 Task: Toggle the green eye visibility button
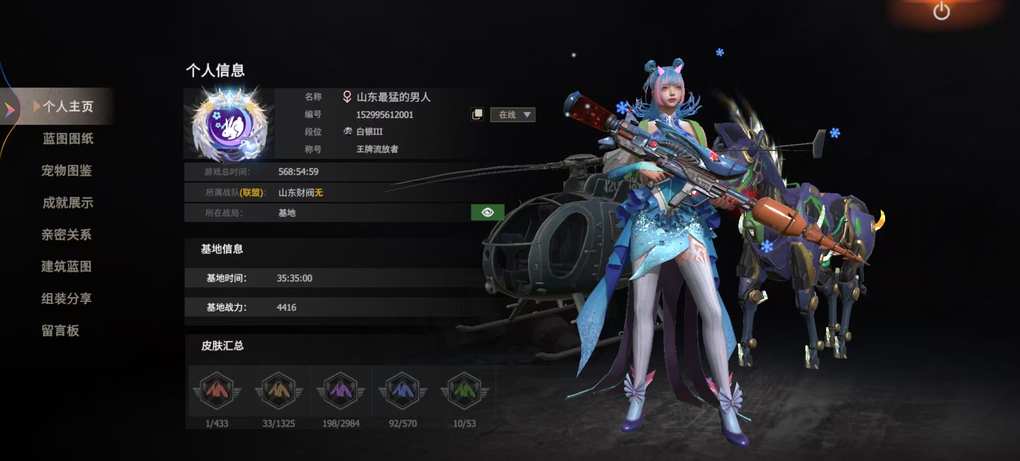coord(487,212)
